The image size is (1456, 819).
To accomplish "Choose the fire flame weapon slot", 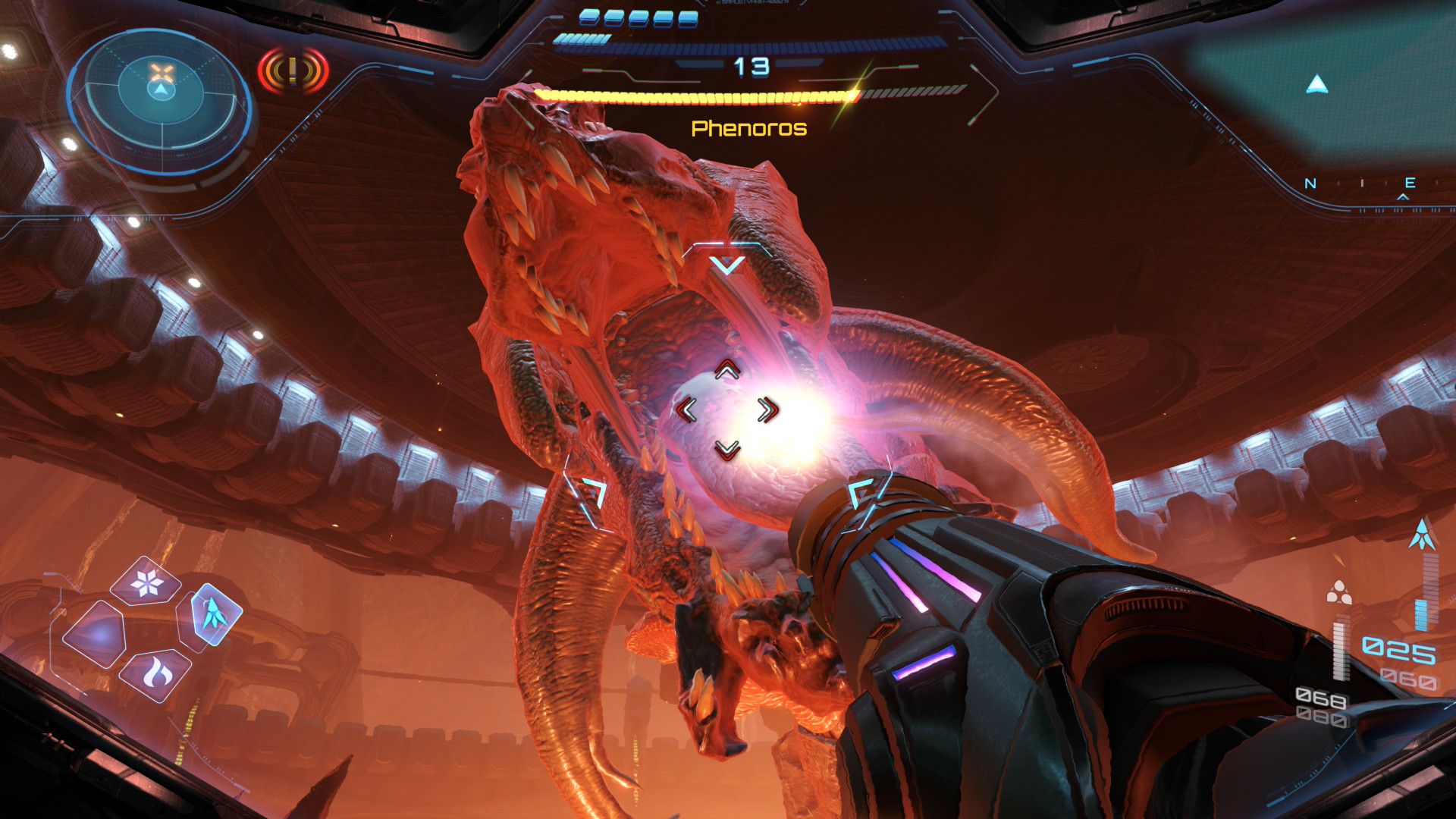I will tap(158, 673).
